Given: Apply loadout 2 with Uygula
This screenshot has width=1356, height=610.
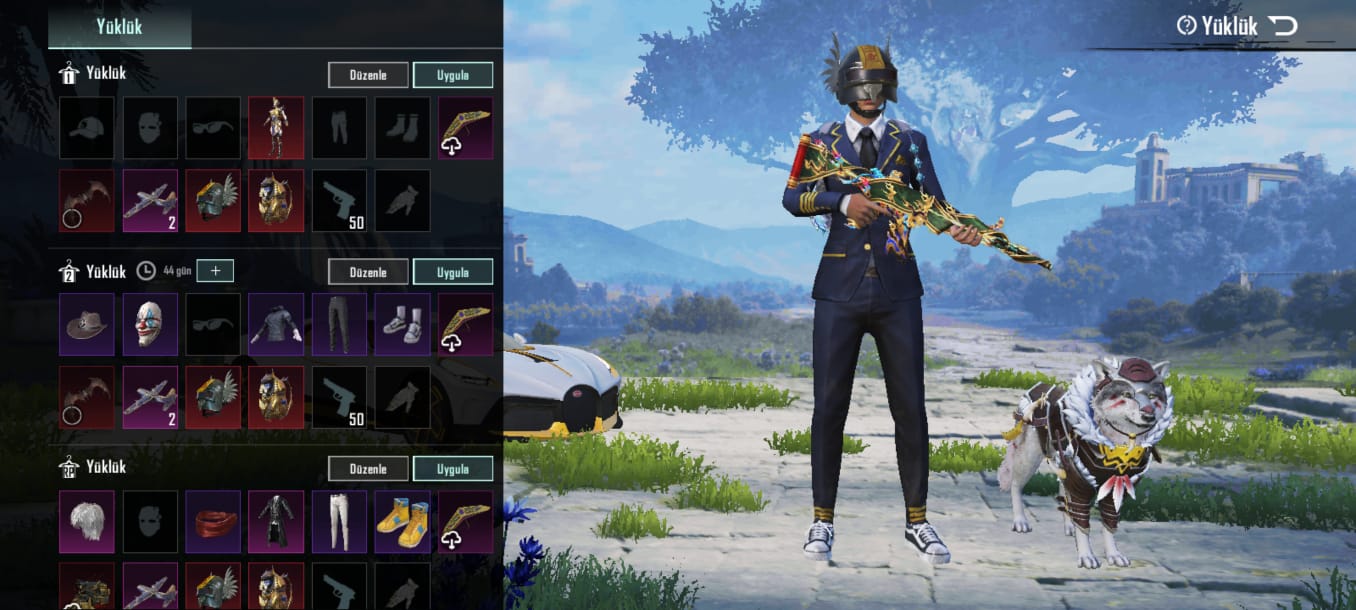Looking at the screenshot, I should [x=452, y=272].
